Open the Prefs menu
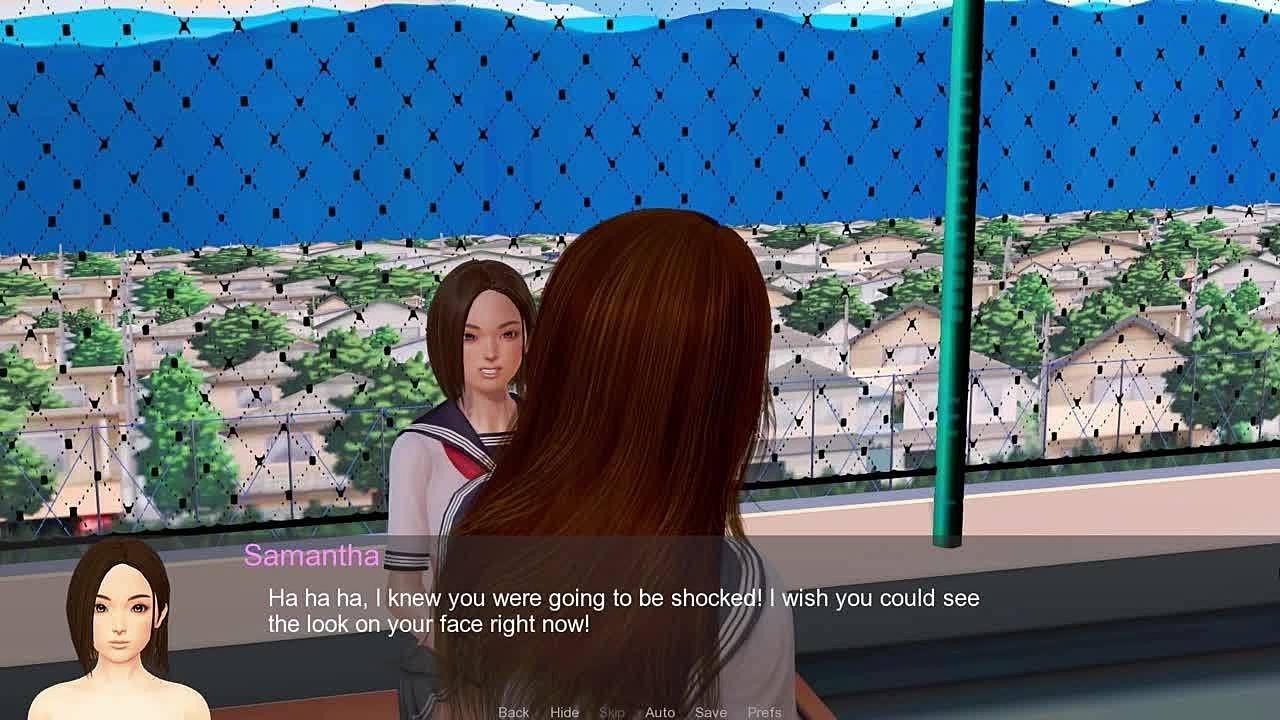Viewport: 1280px width, 720px height. [x=765, y=712]
